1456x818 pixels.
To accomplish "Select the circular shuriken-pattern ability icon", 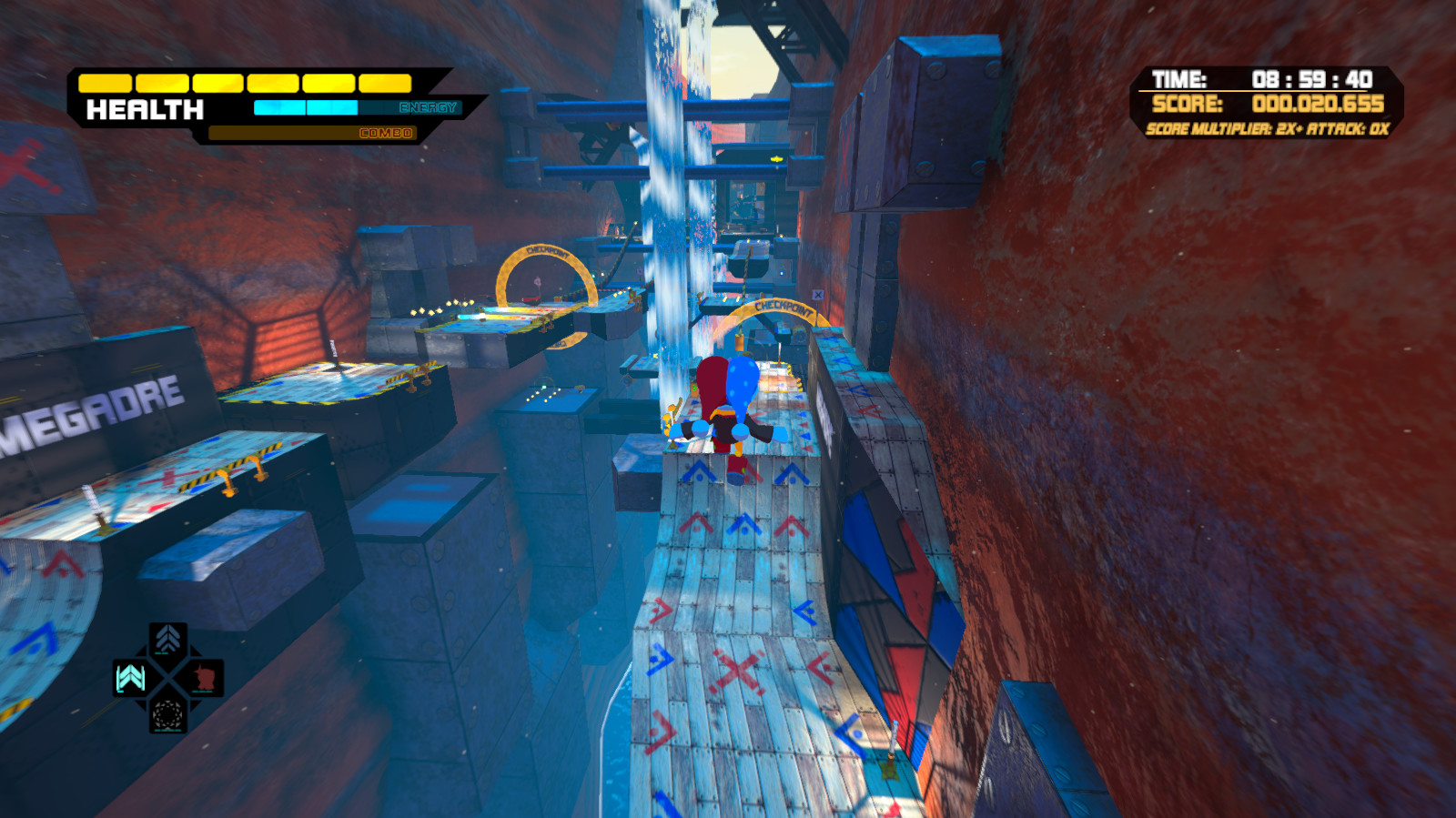I will pos(167,715).
